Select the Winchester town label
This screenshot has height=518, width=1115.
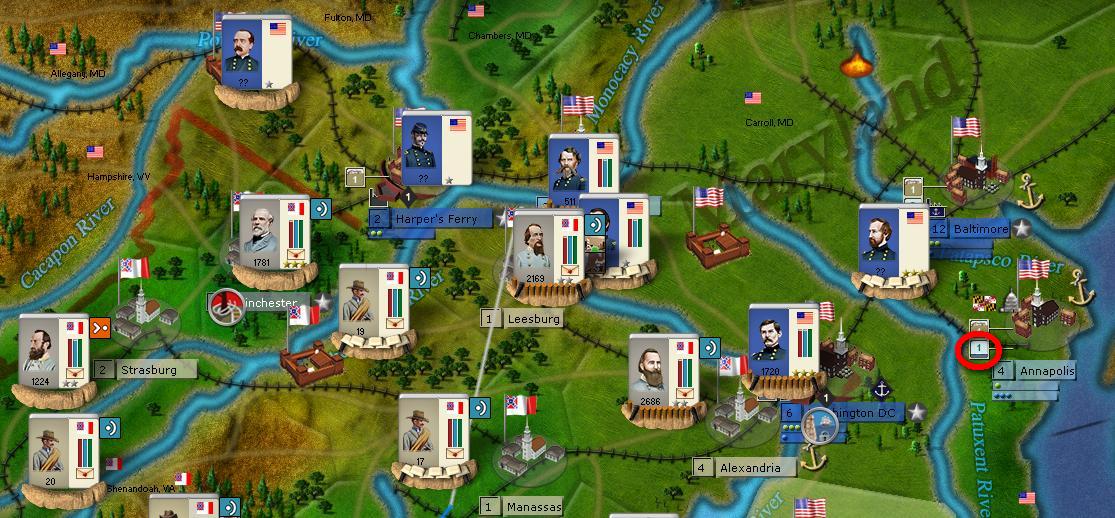[268, 303]
